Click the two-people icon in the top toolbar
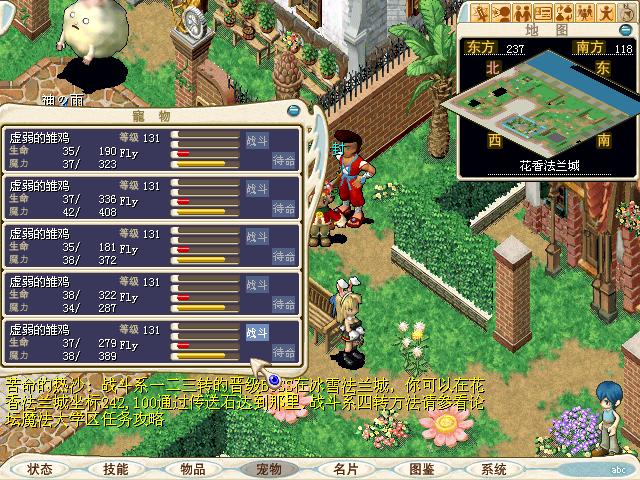 click(x=521, y=13)
